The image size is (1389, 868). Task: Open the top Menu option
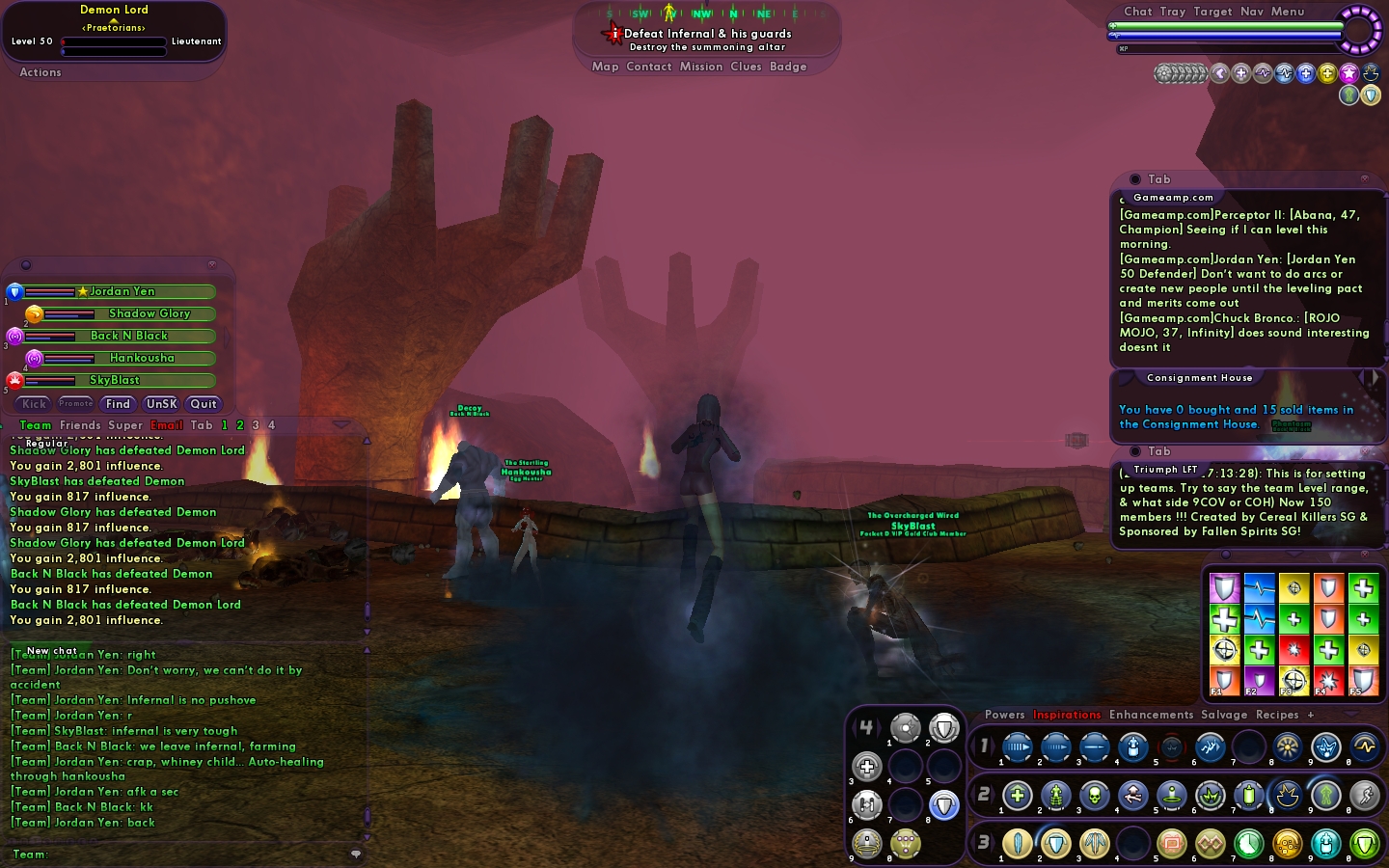1288,12
